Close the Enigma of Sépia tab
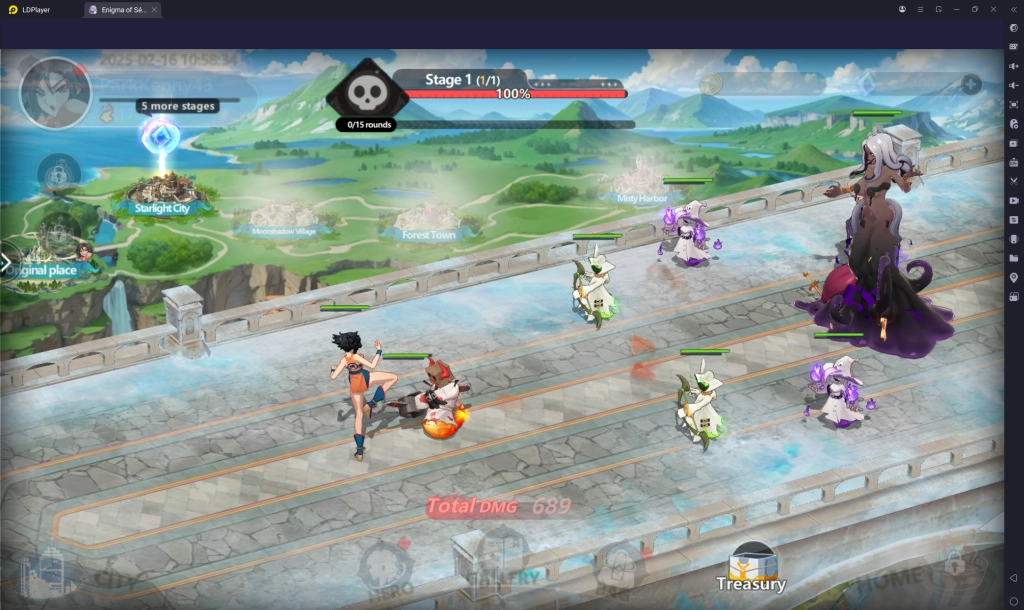This screenshot has height=610, width=1024. (155, 9)
